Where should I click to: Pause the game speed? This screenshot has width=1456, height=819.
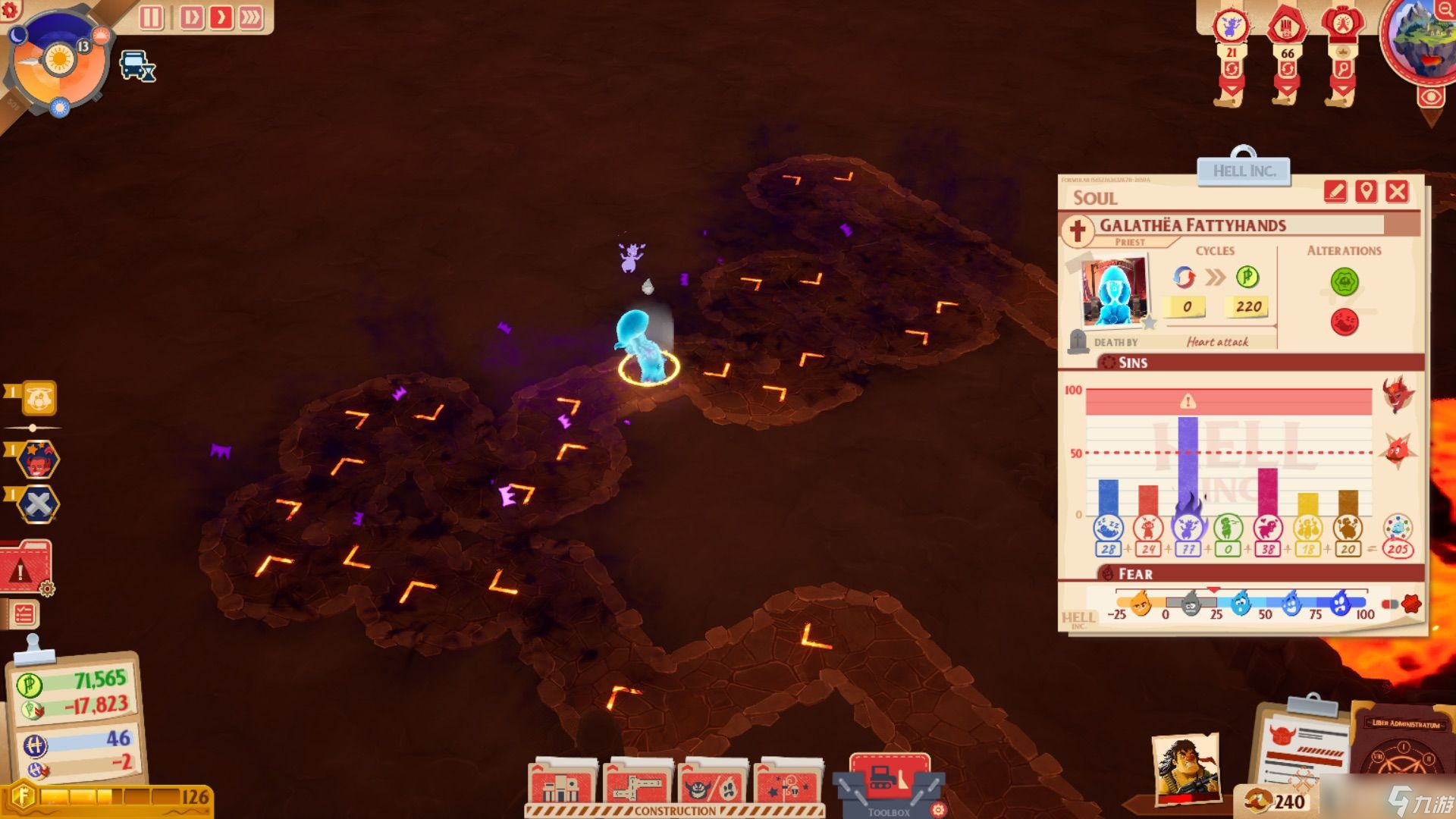[151, 17]
